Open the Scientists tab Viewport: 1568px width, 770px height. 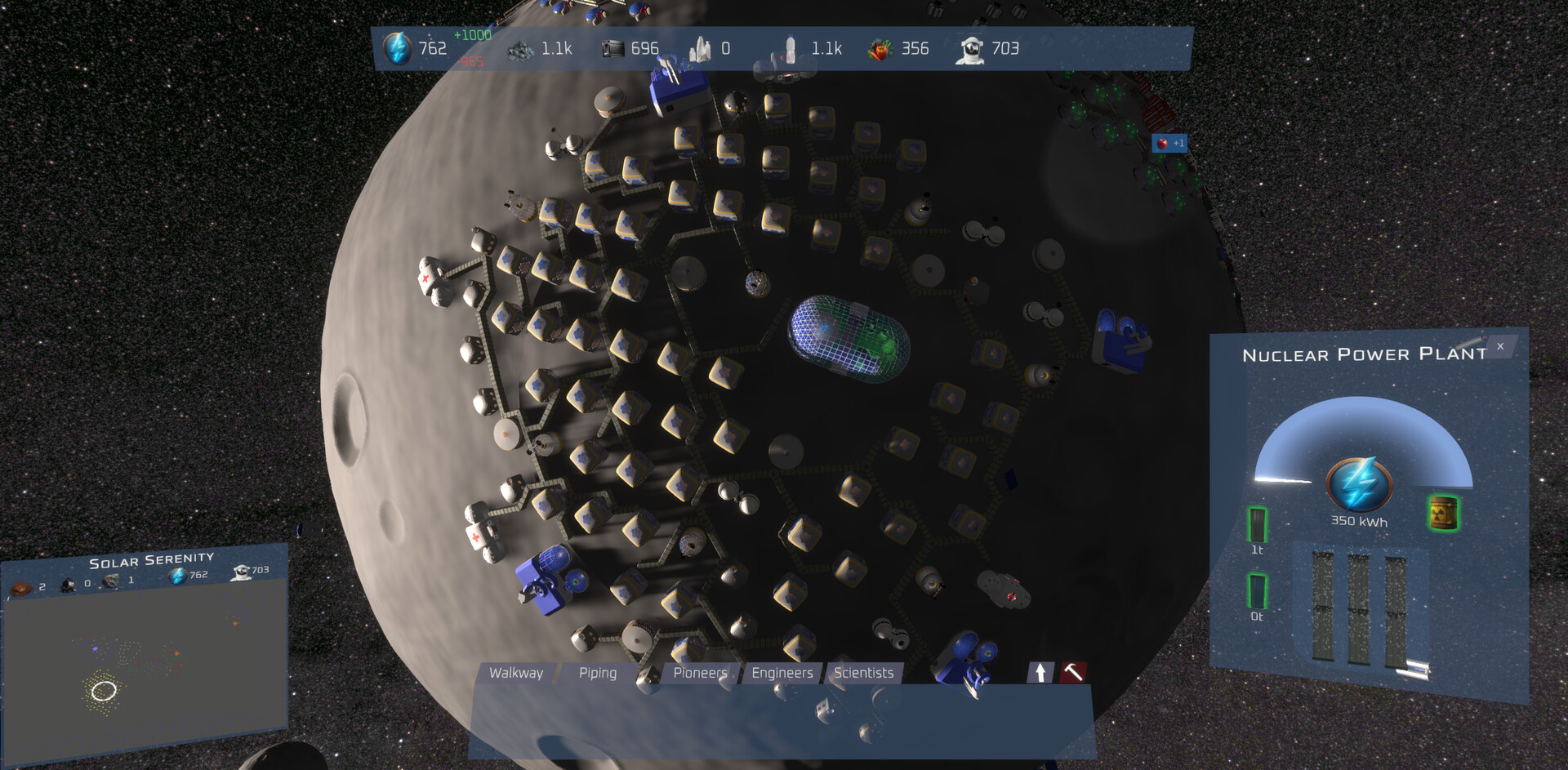pos(862,673)
